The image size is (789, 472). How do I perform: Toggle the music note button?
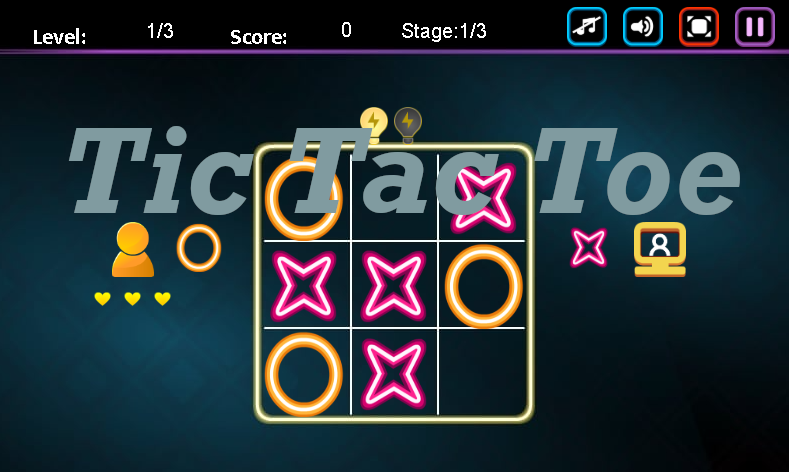(x=587, y=27)
